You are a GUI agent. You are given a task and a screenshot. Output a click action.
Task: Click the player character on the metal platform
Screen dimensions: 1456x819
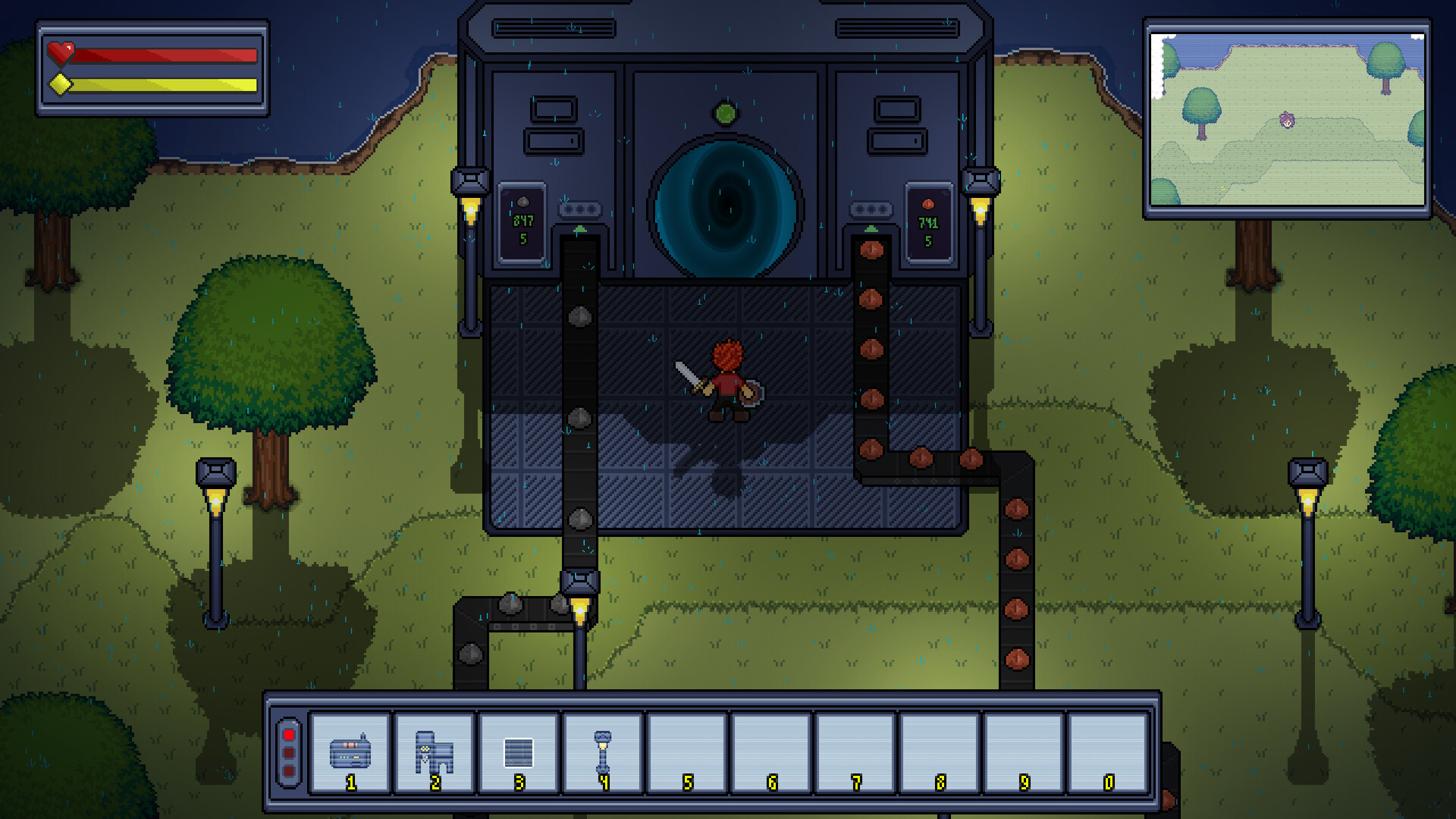[726, 383]
